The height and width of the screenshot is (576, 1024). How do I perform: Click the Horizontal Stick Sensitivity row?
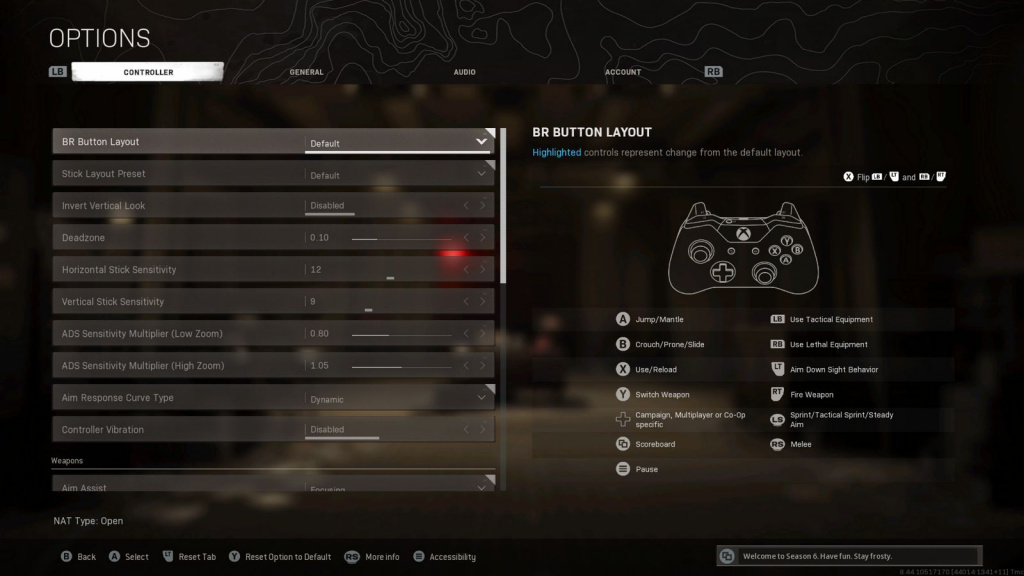(272, 270)
